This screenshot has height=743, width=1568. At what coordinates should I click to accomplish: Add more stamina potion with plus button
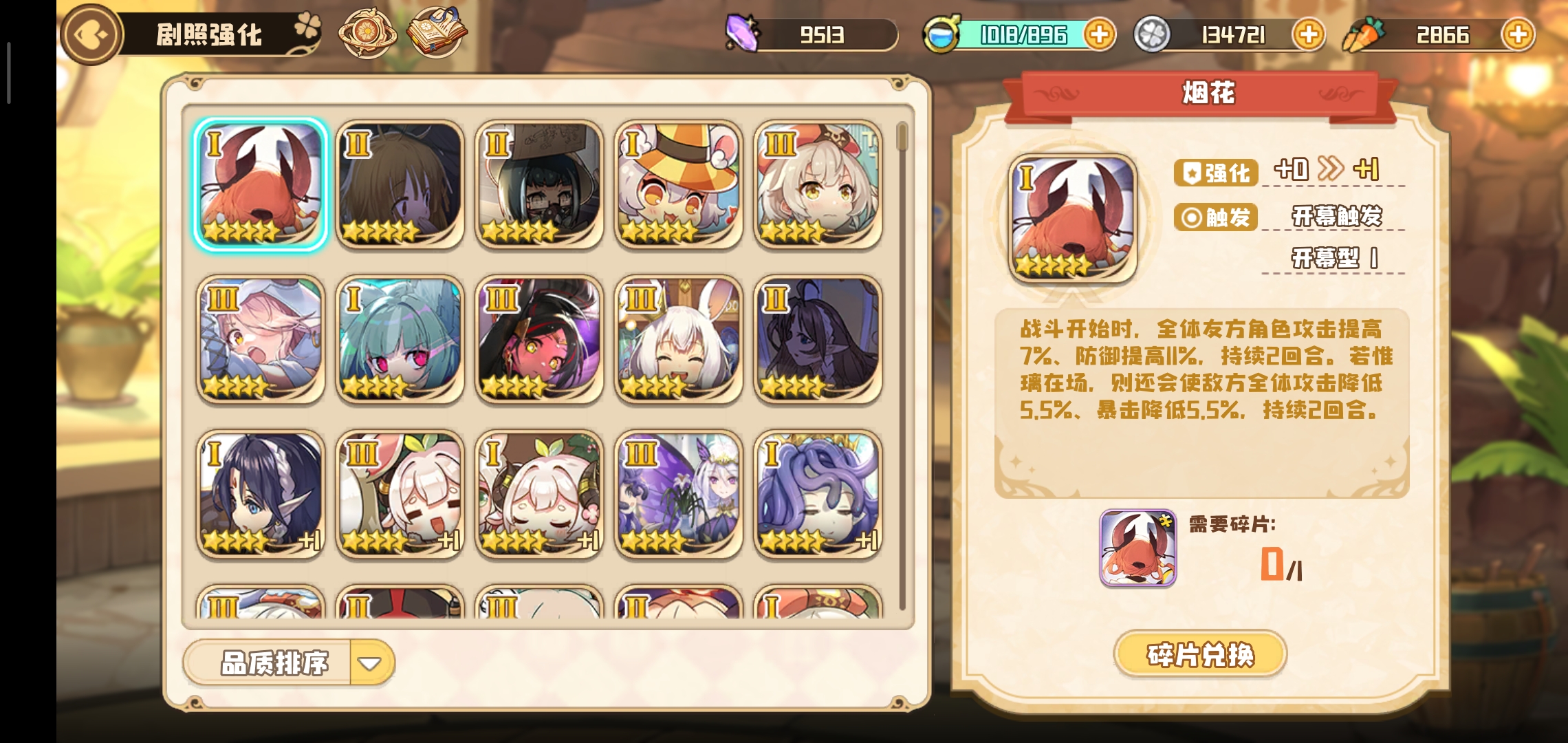[x=1099, y=34]
